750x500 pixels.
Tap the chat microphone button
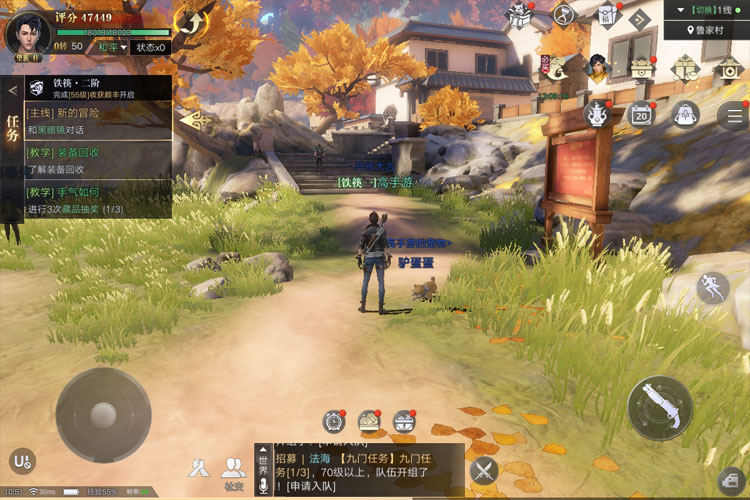tap(264, 485)
